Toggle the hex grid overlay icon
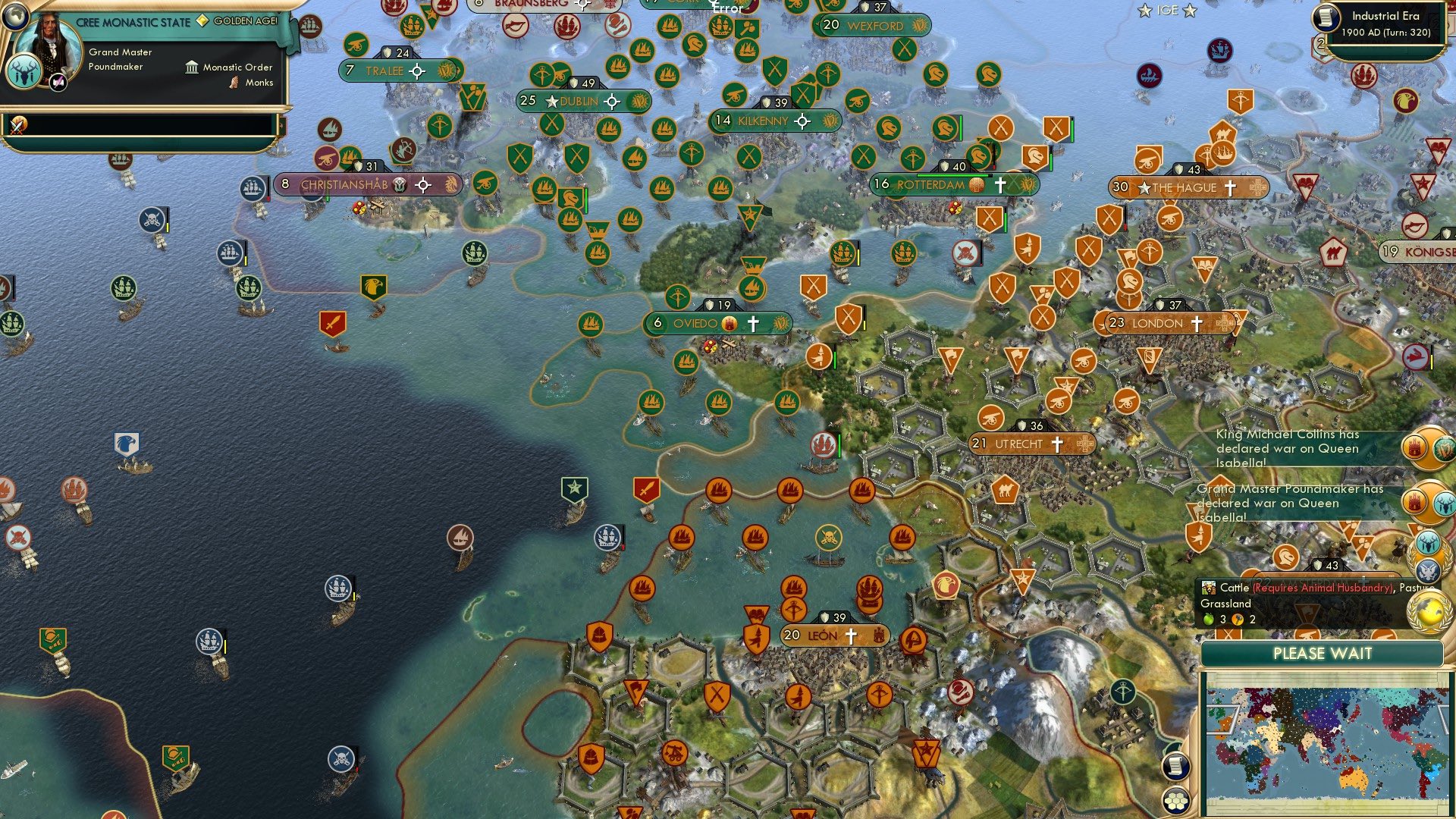This screenshot has width=1456, height=819. tap(1177, 800)
